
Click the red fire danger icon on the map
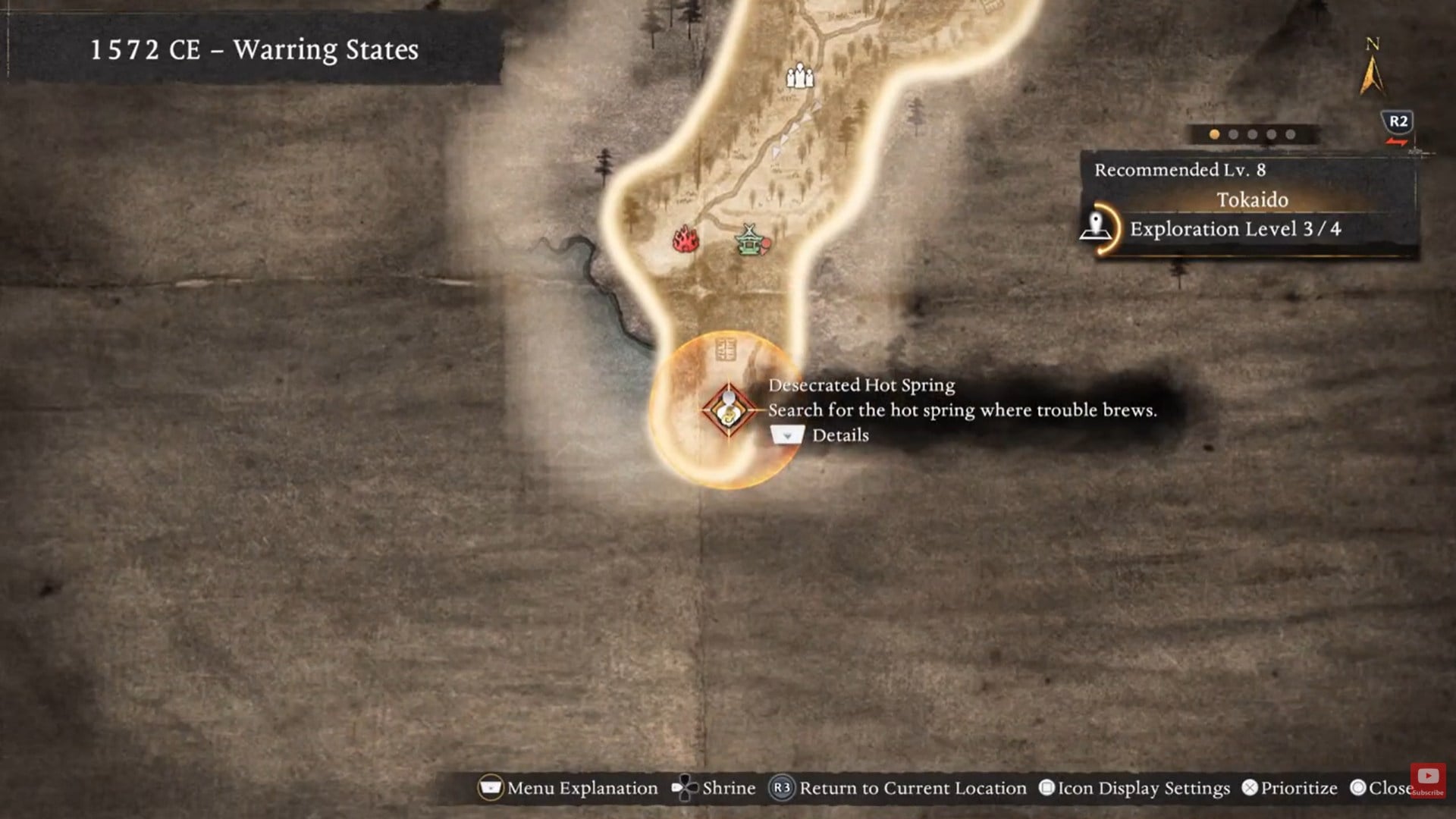(x=685, y=241)
